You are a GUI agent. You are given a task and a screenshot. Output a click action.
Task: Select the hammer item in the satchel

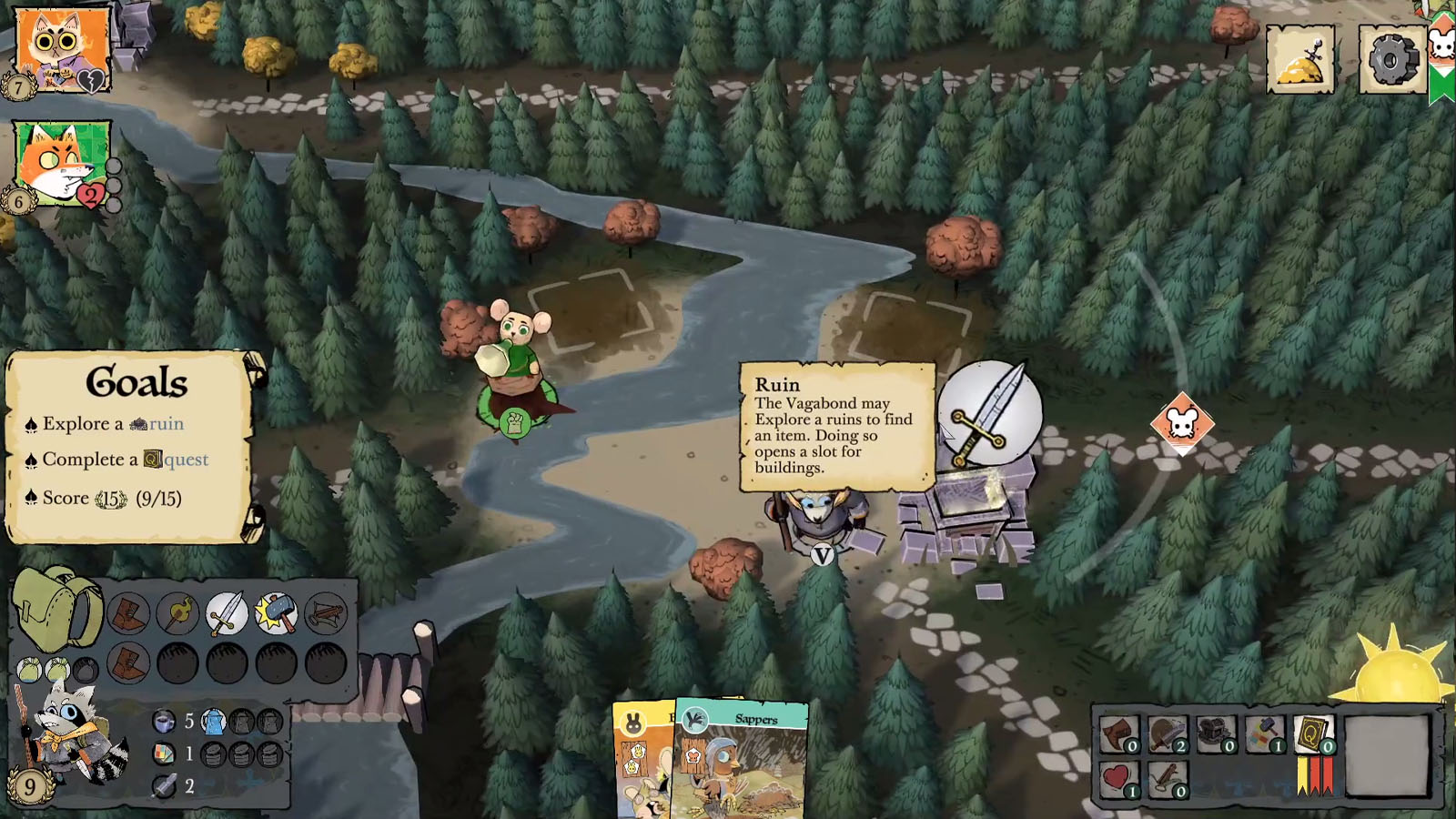(x=276, y=614)
